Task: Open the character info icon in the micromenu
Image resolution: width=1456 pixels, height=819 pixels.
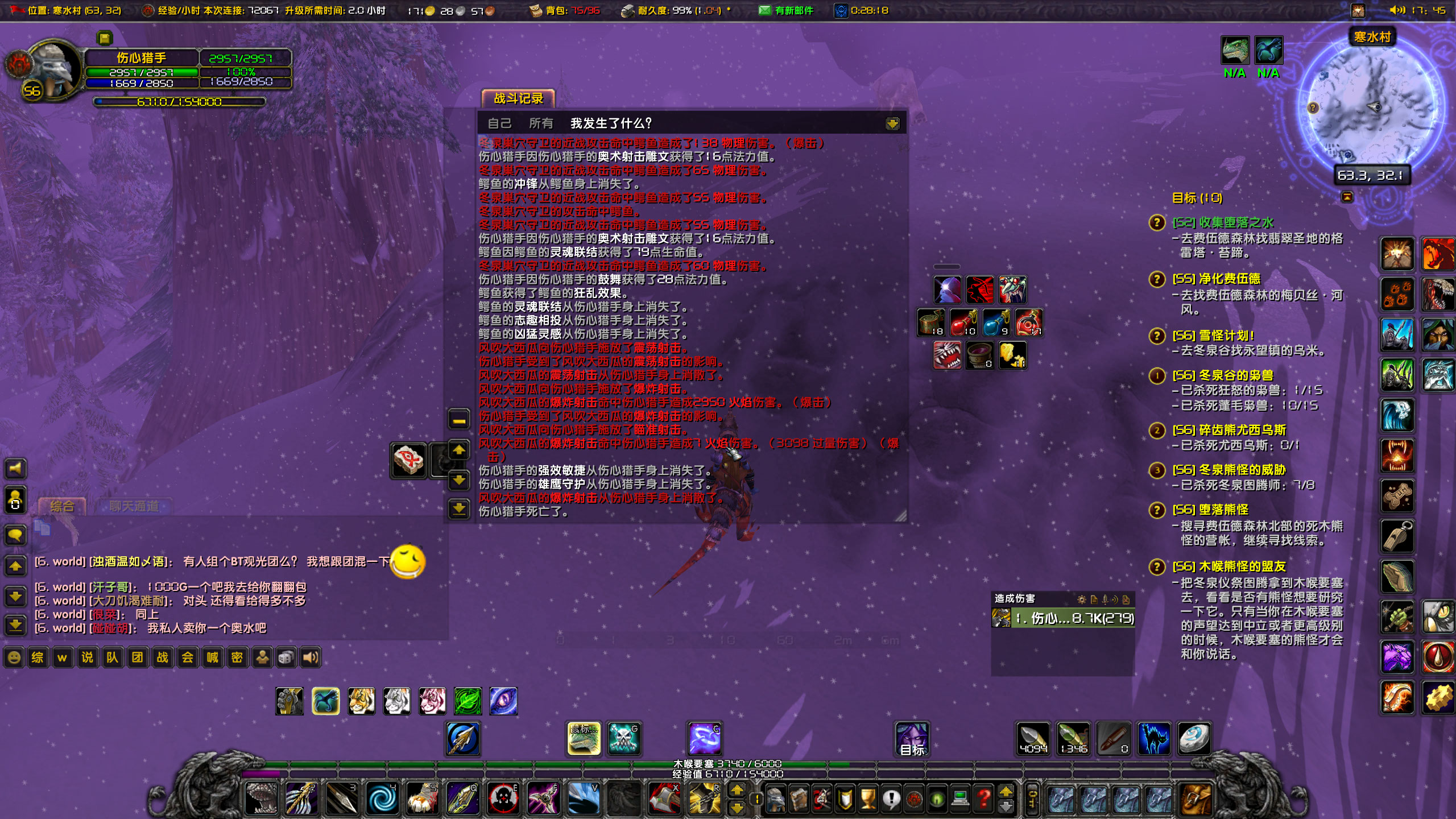Action: (x=776, y=800)
